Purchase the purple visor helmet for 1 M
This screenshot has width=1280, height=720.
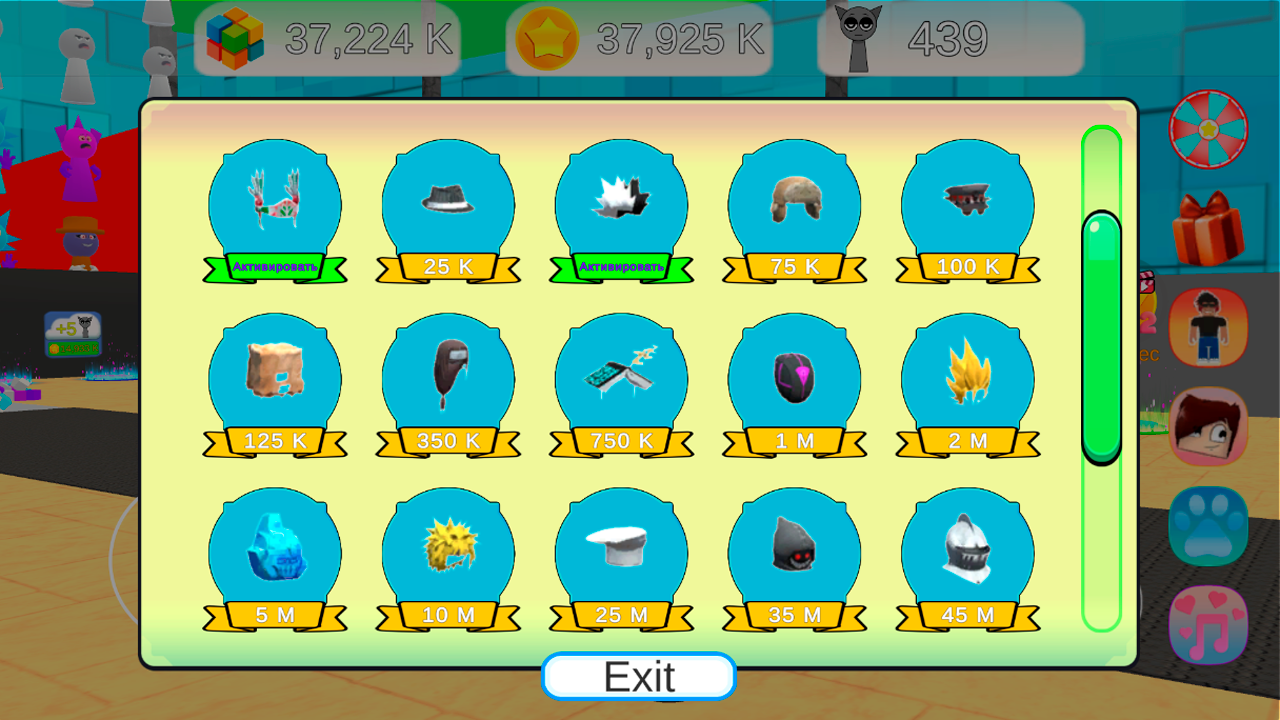coord(794,440)
